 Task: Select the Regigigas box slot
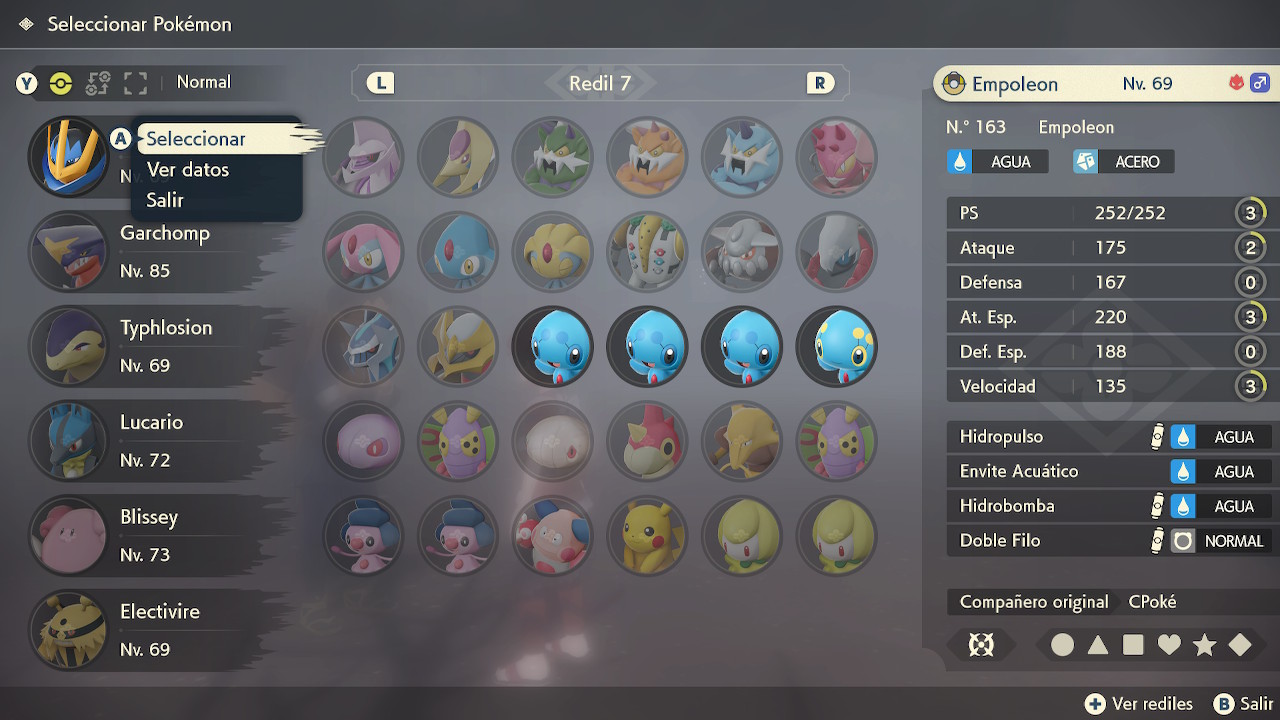tap(647, 252)
